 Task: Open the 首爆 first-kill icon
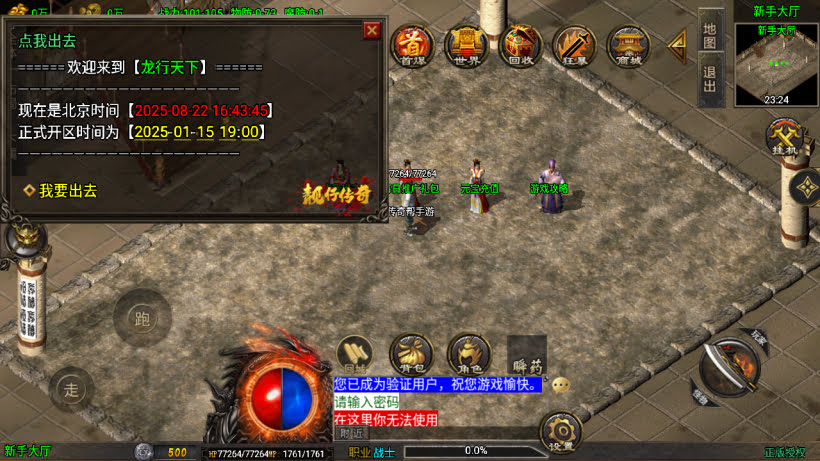point(412,45)
